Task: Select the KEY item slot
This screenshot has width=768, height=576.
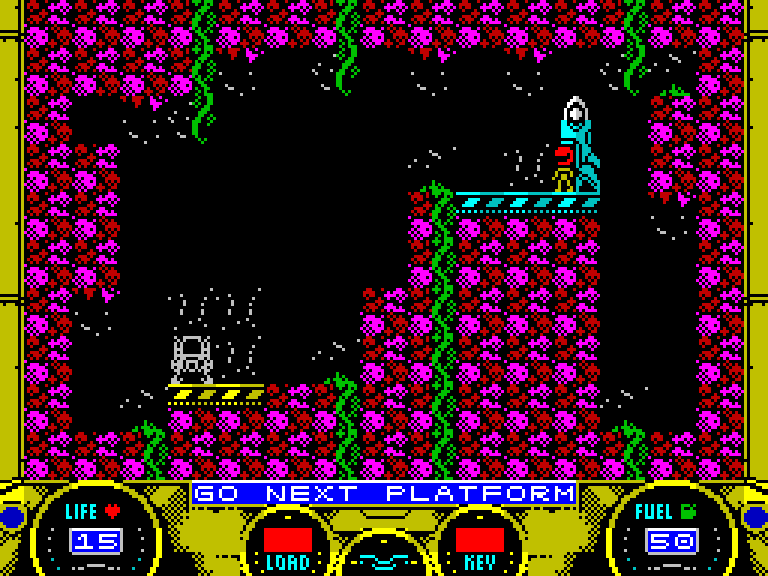Action: coord(479,540)
